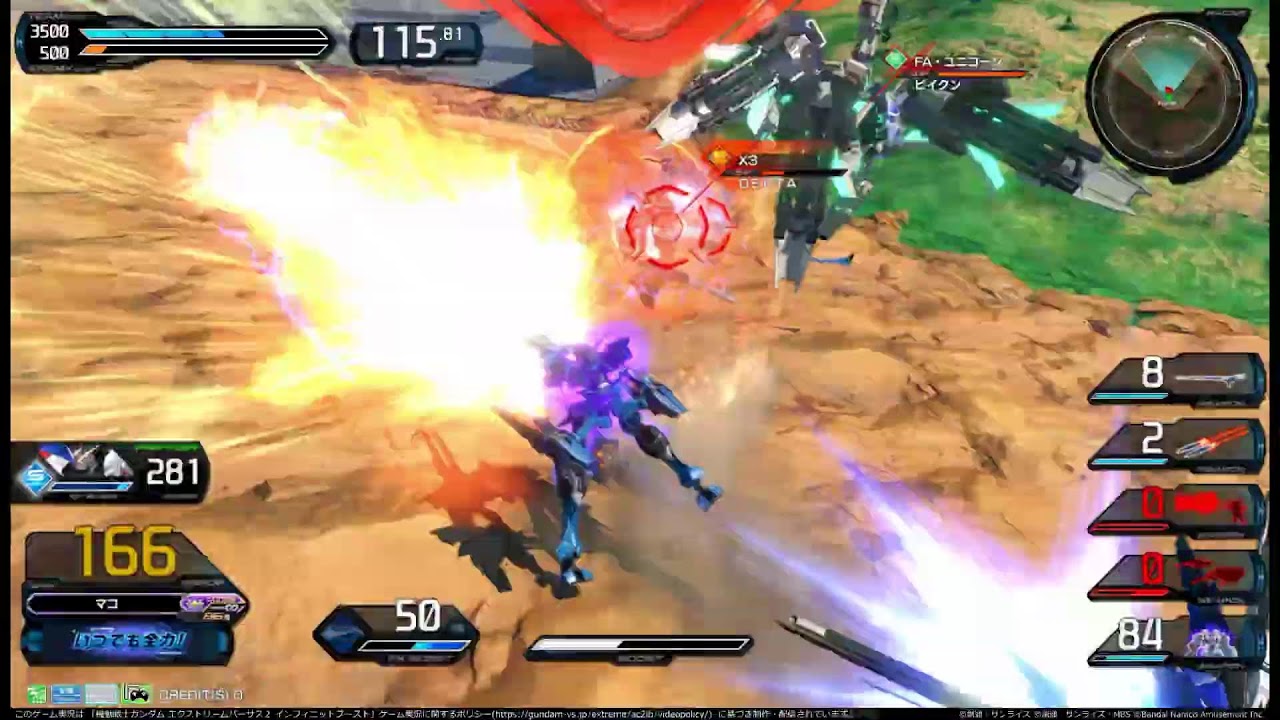Select the bottom weapon slot showing 84
The height and width of the screenshot is (720, 1280).
[1178, 639]
